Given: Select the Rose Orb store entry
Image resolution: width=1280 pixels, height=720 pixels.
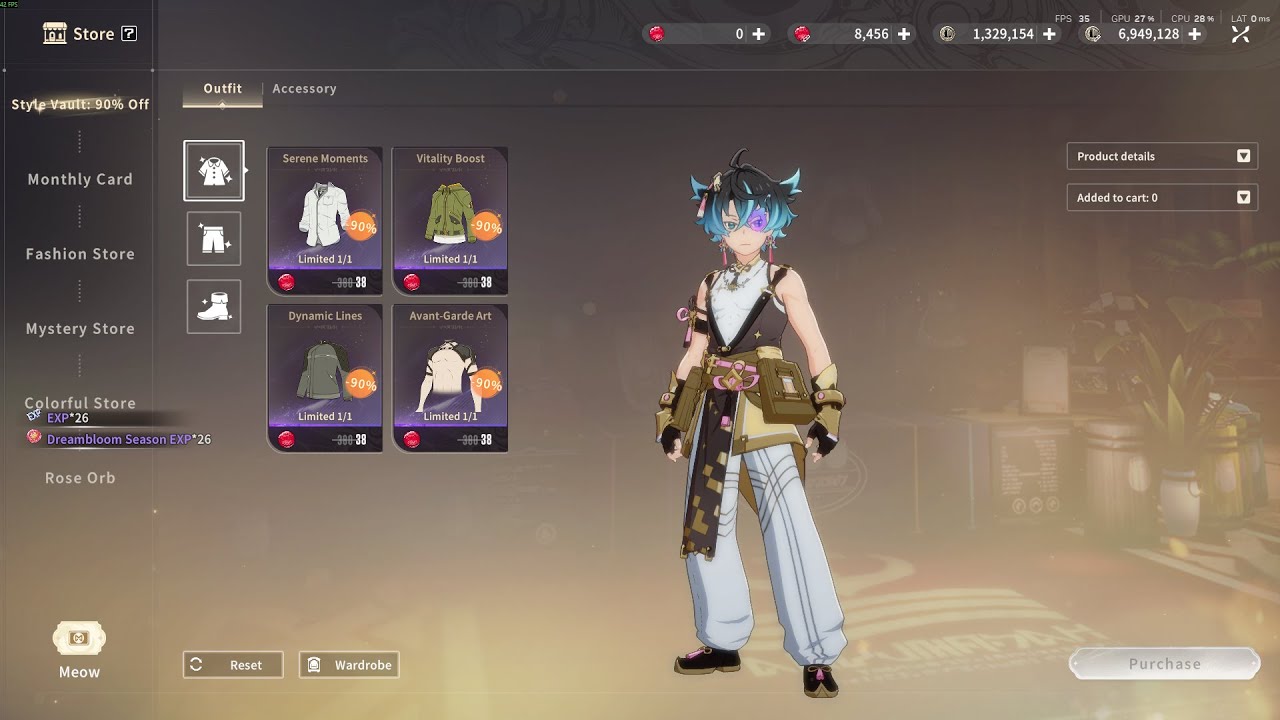Looking at the screenshot, I should pyautogui.click(x=80, y=478).
